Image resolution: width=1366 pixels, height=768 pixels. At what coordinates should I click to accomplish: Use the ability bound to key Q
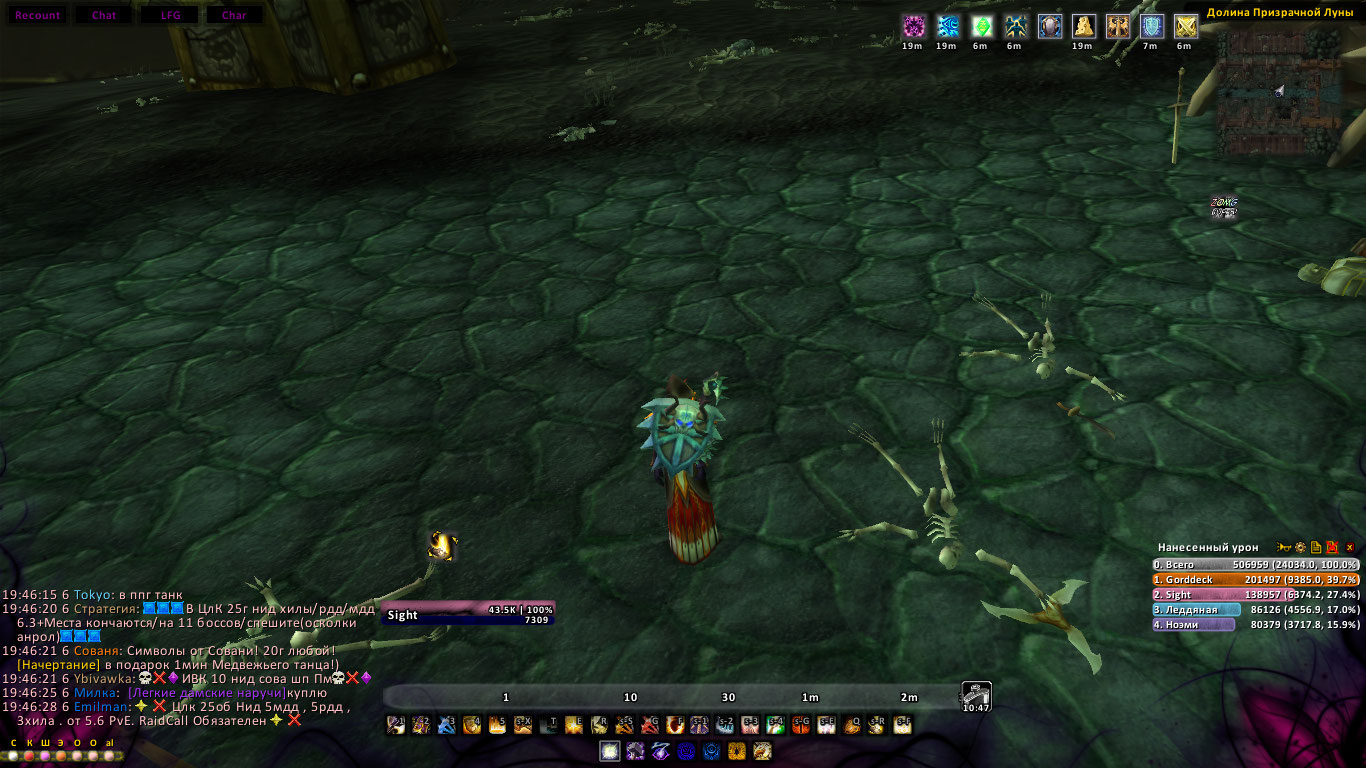[x=852, y=725]
